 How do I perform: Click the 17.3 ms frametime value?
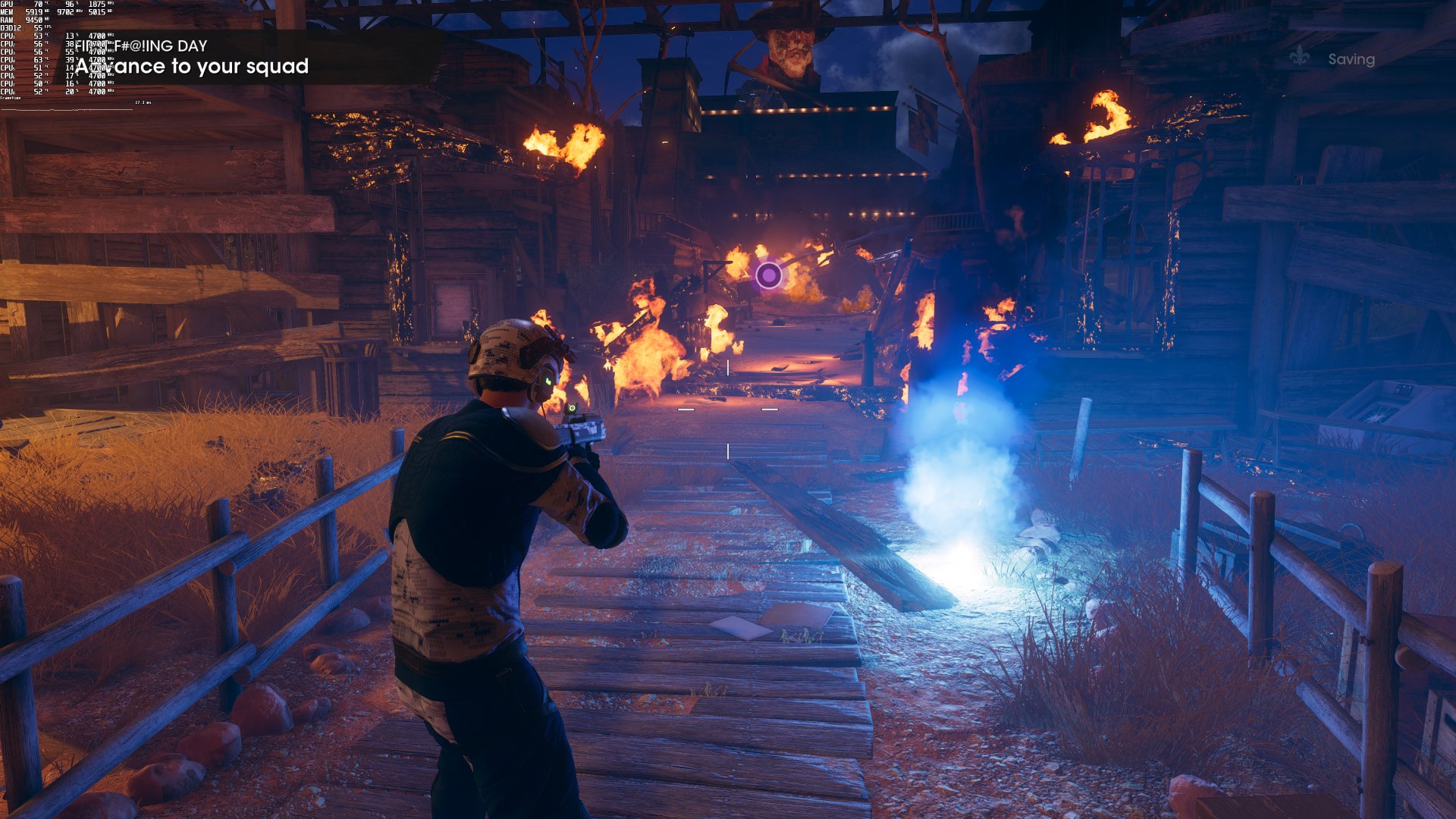coord(143,102)
